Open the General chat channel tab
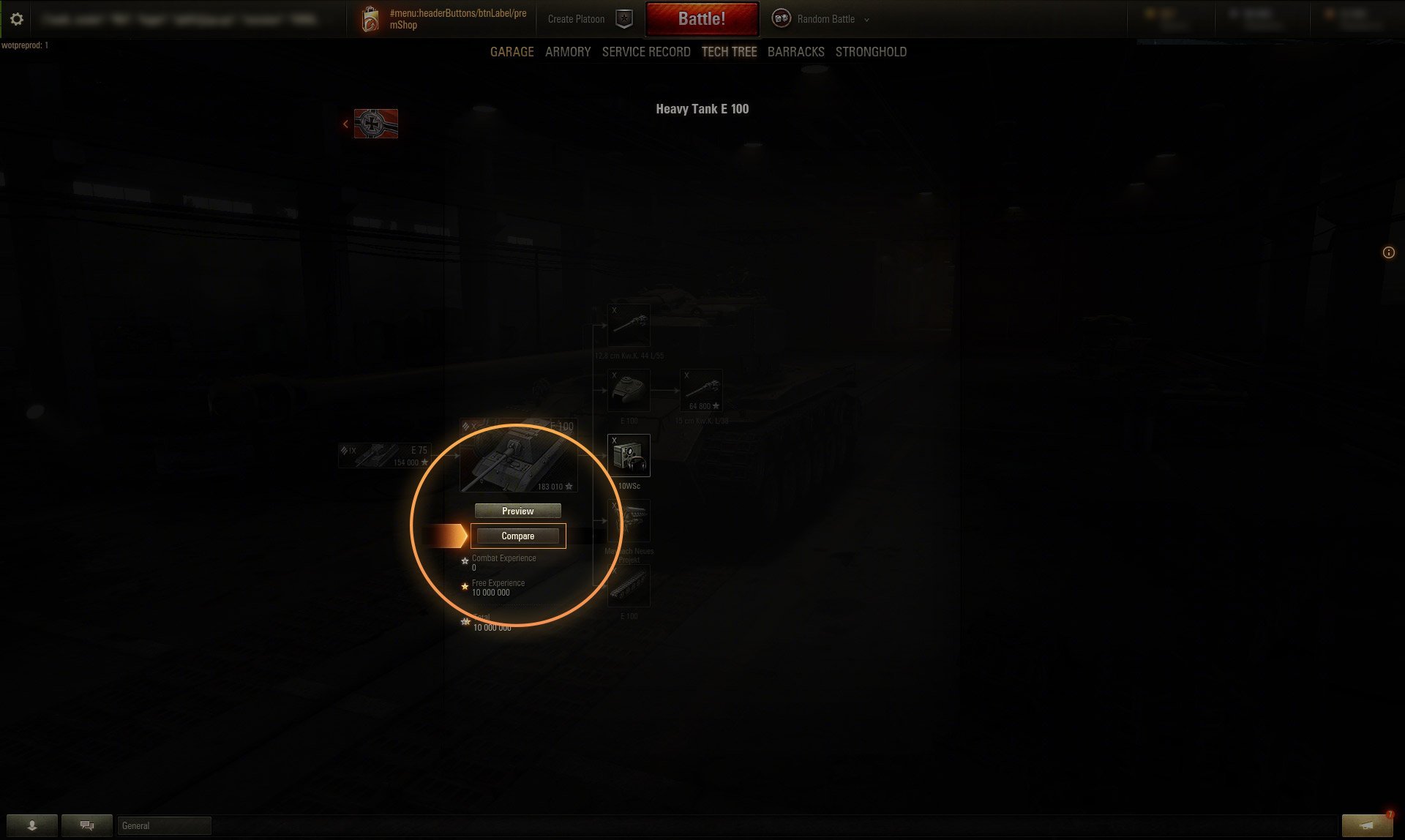This screenshot has height=840, width=1405. tap(164, 825)
